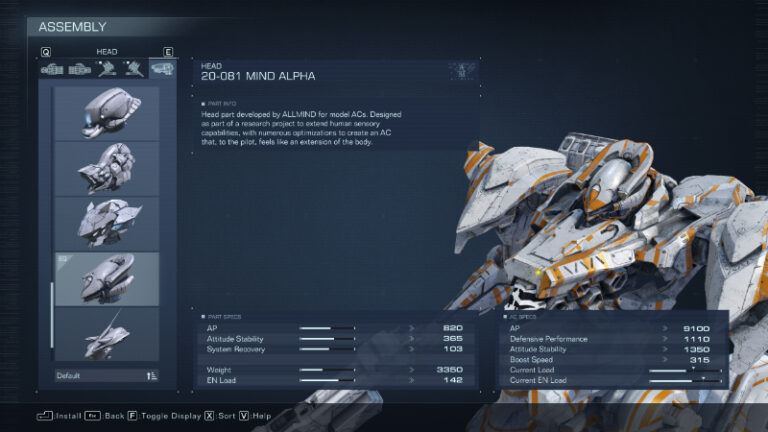Pick the head part with swept-back fins
The width and height of the screenshot is (768, 432).
click(x=106, y=223)
